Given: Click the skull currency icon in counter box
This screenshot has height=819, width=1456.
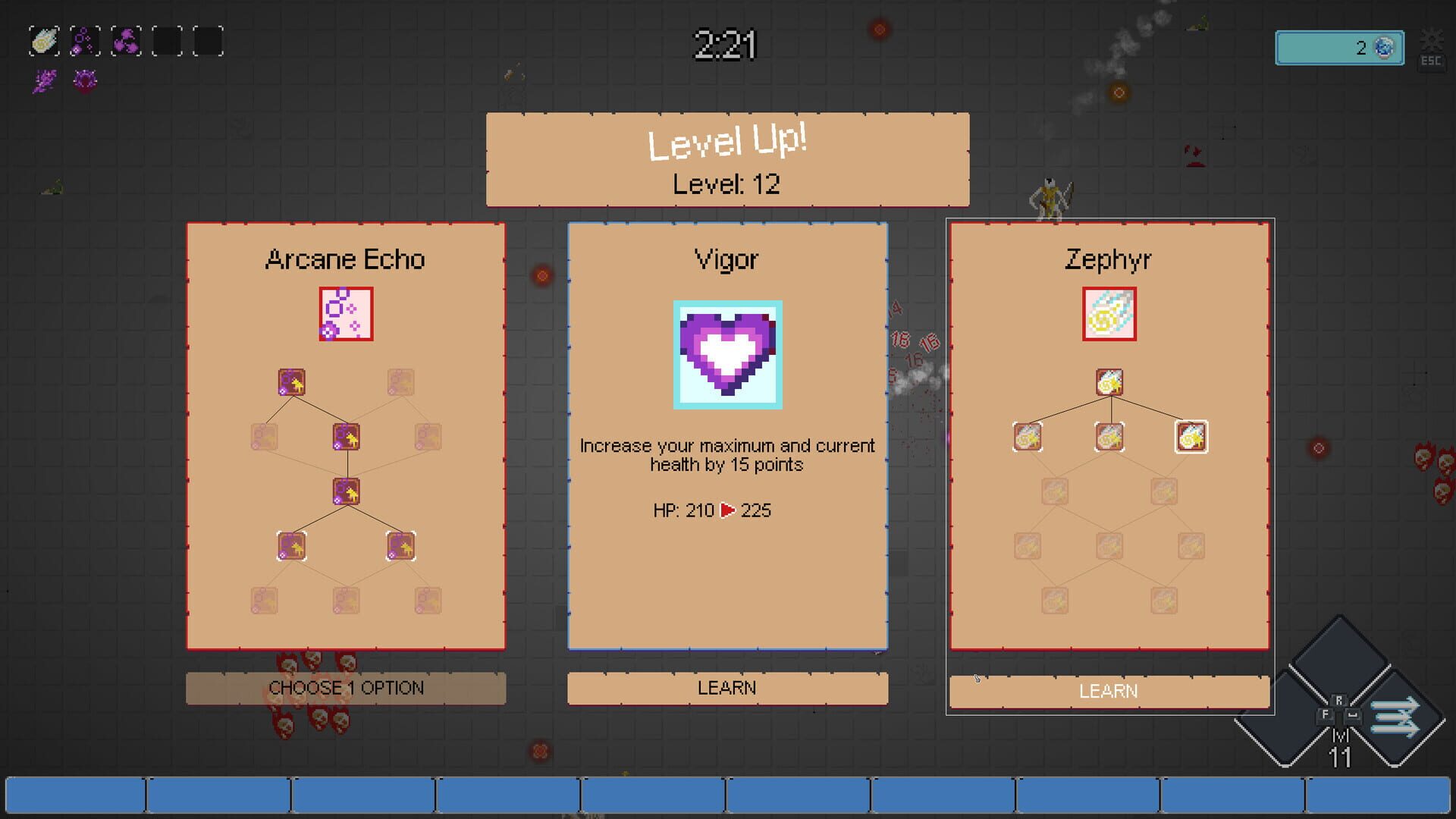Looking at the screenshot, I should click(1386, 48).
